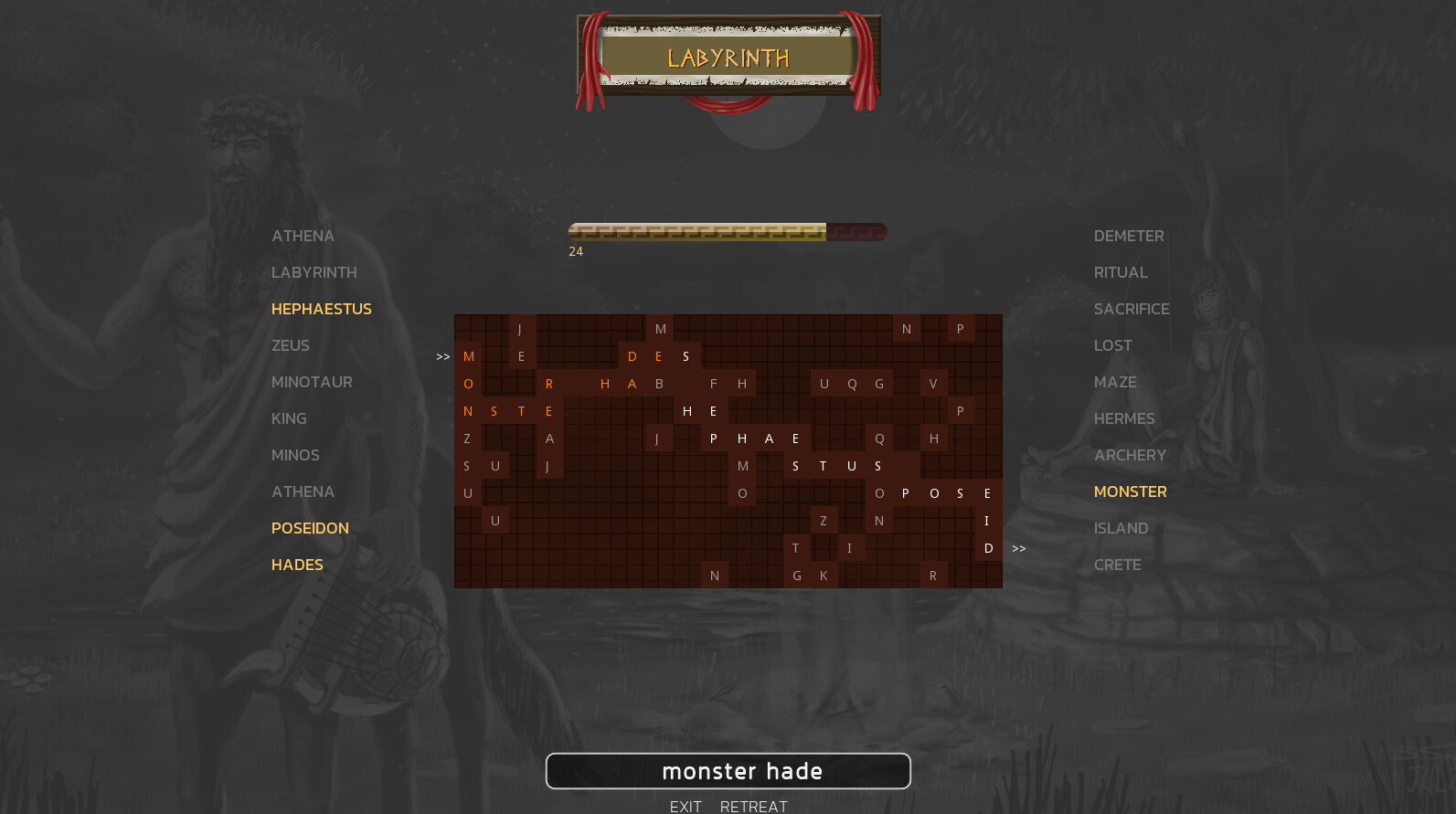Select POSEIDON from the left word list
This screenshot has width=1456, height=814.
pyautogui.click(x=310, y=528)
